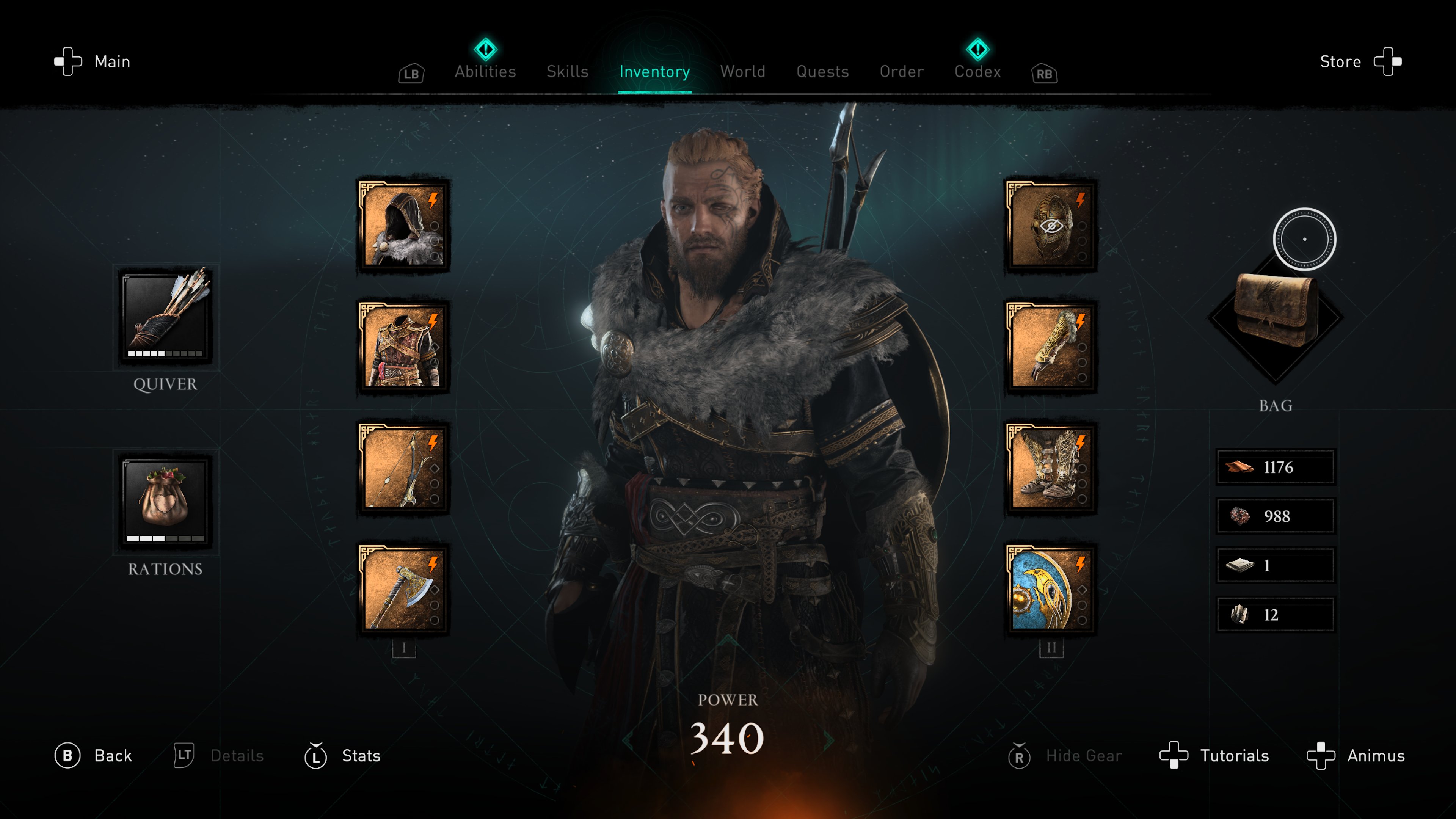The image size is (1456, 819).
Task: Pick the bearded axe weapon slot
Action: coord(403,589)
